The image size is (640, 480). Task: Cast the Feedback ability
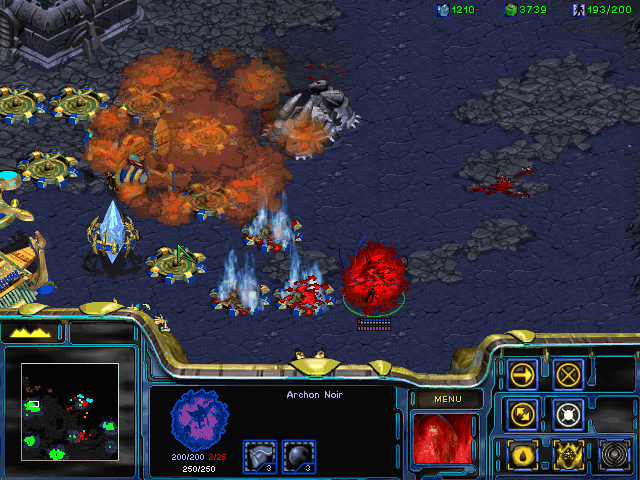click(522, 455)
